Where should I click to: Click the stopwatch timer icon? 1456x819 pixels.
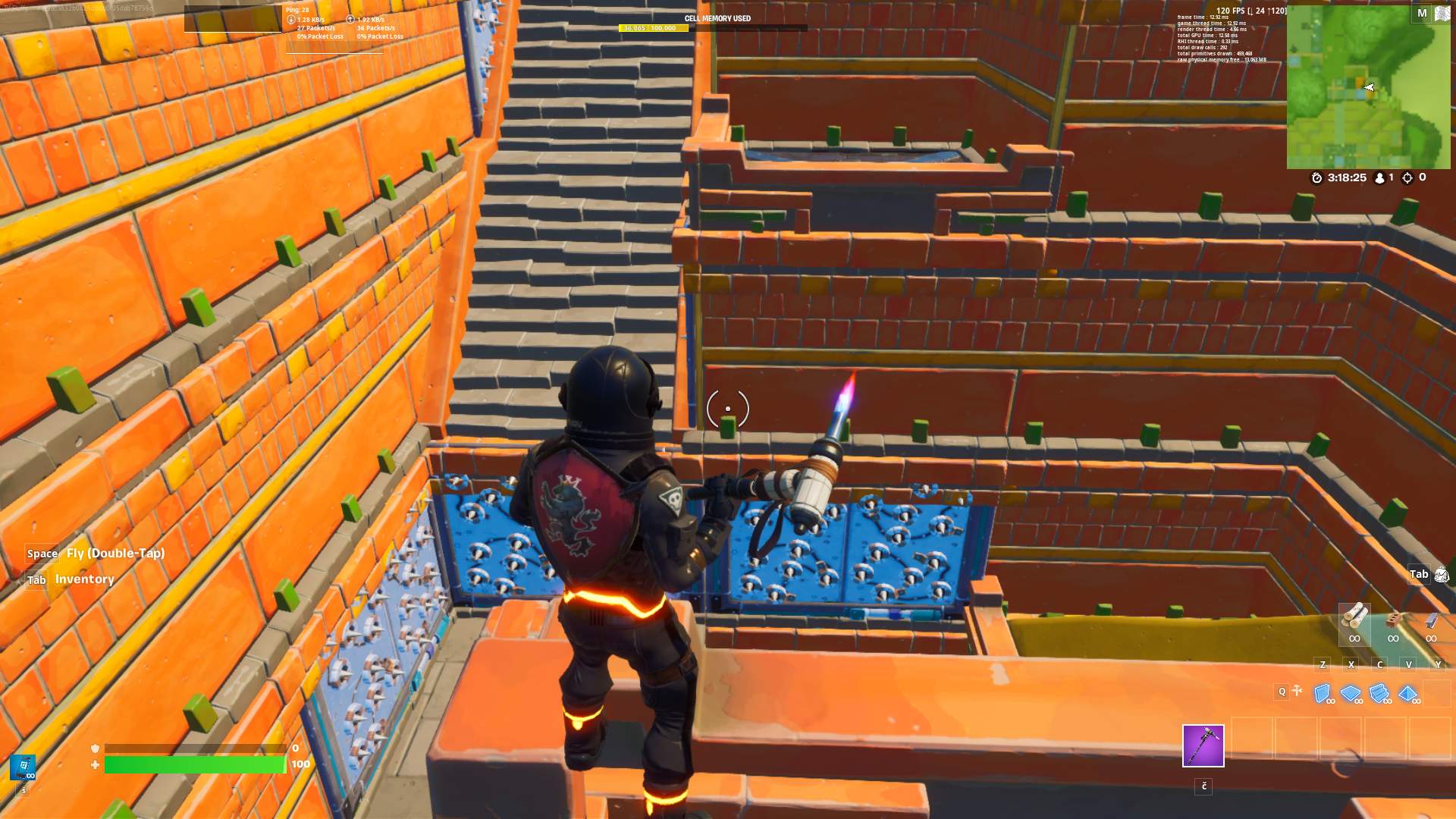tap(1317, 179)
